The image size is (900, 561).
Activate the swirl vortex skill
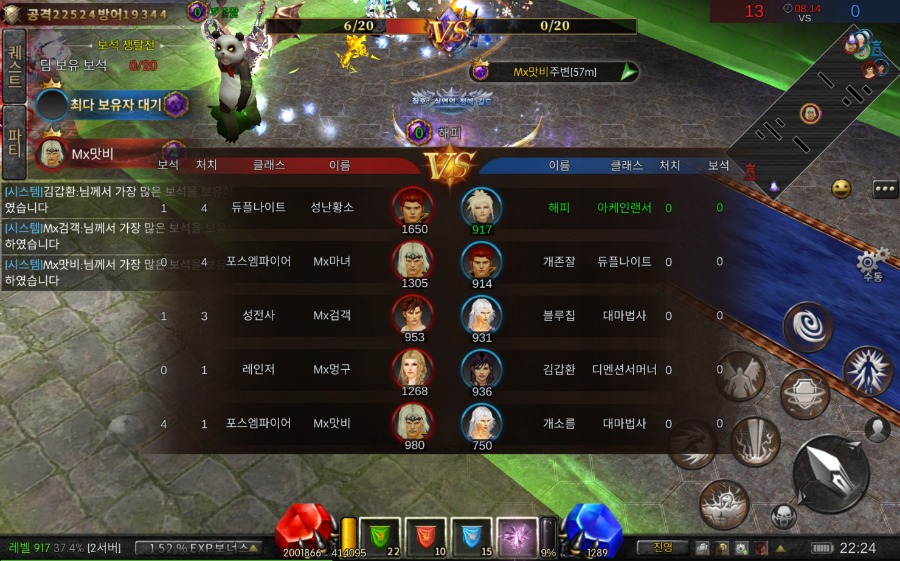(x=806, y=326)
